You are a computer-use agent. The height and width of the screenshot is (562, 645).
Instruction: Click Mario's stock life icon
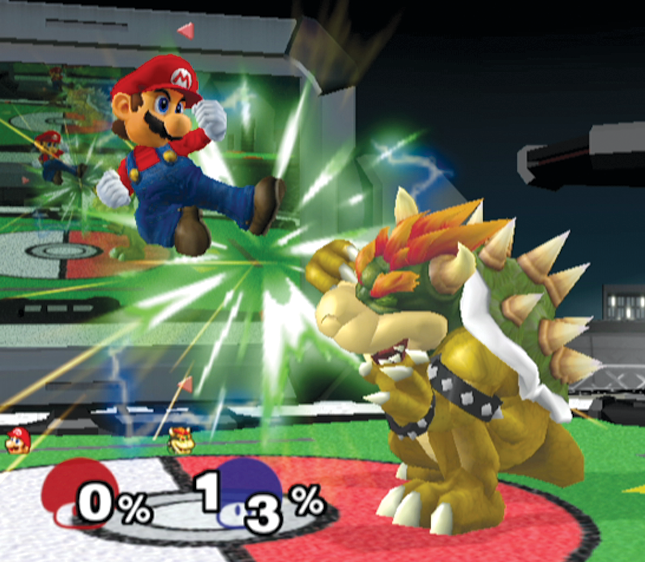(16, 440)
